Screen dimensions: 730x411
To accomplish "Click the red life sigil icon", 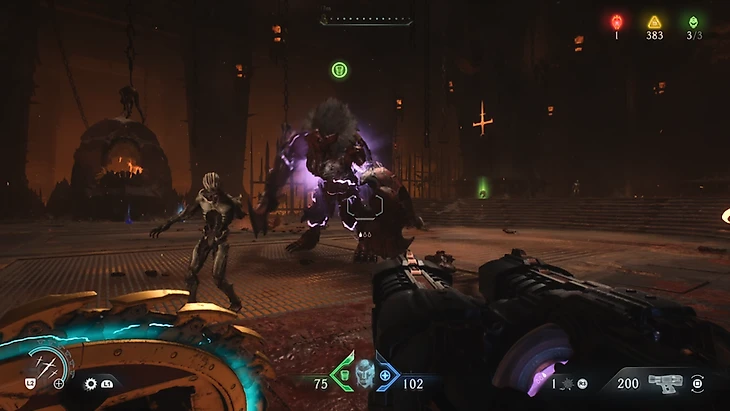I will coord(617,20).
